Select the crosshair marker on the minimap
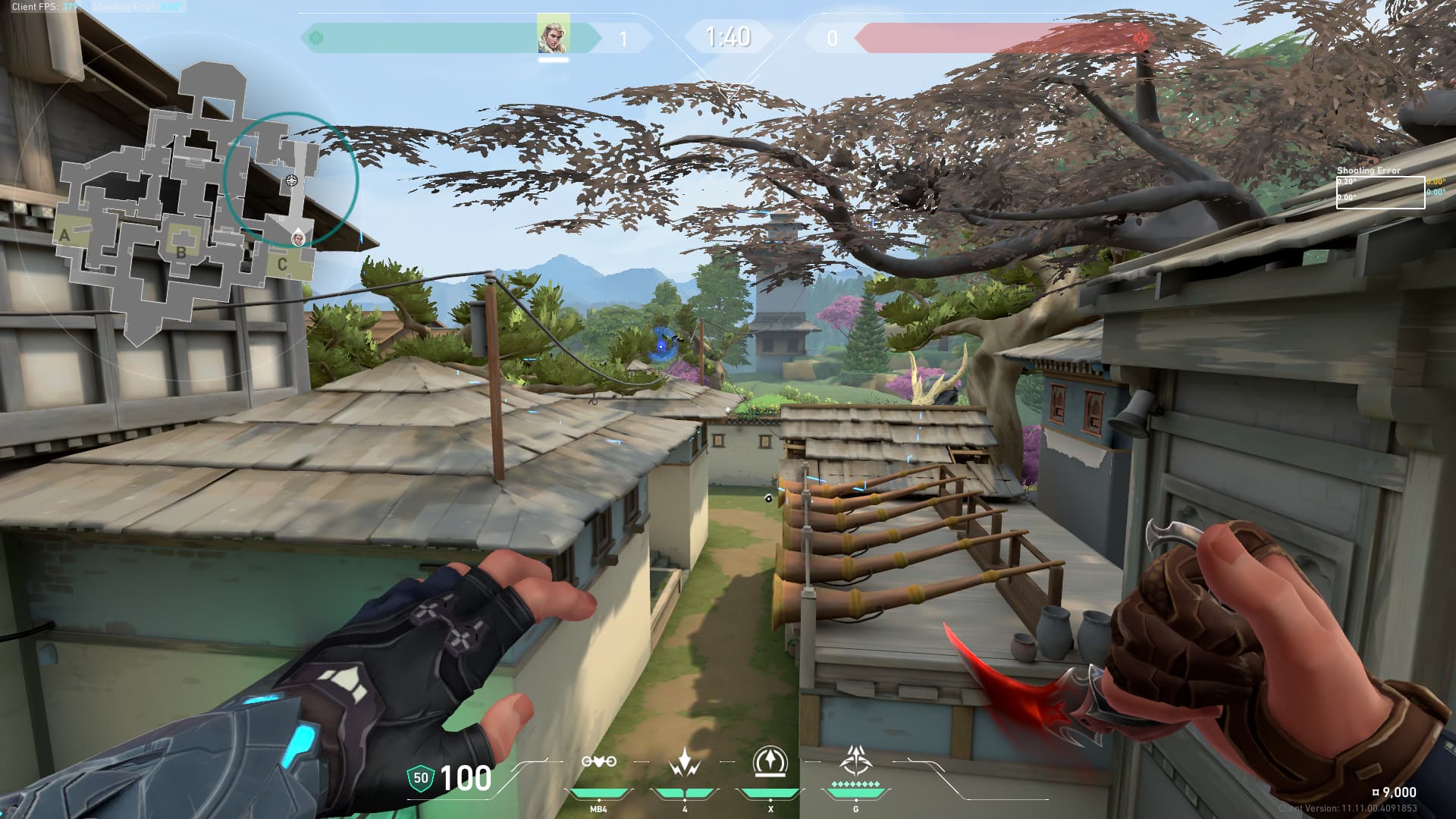1456x819 pixels. [292, 180]
